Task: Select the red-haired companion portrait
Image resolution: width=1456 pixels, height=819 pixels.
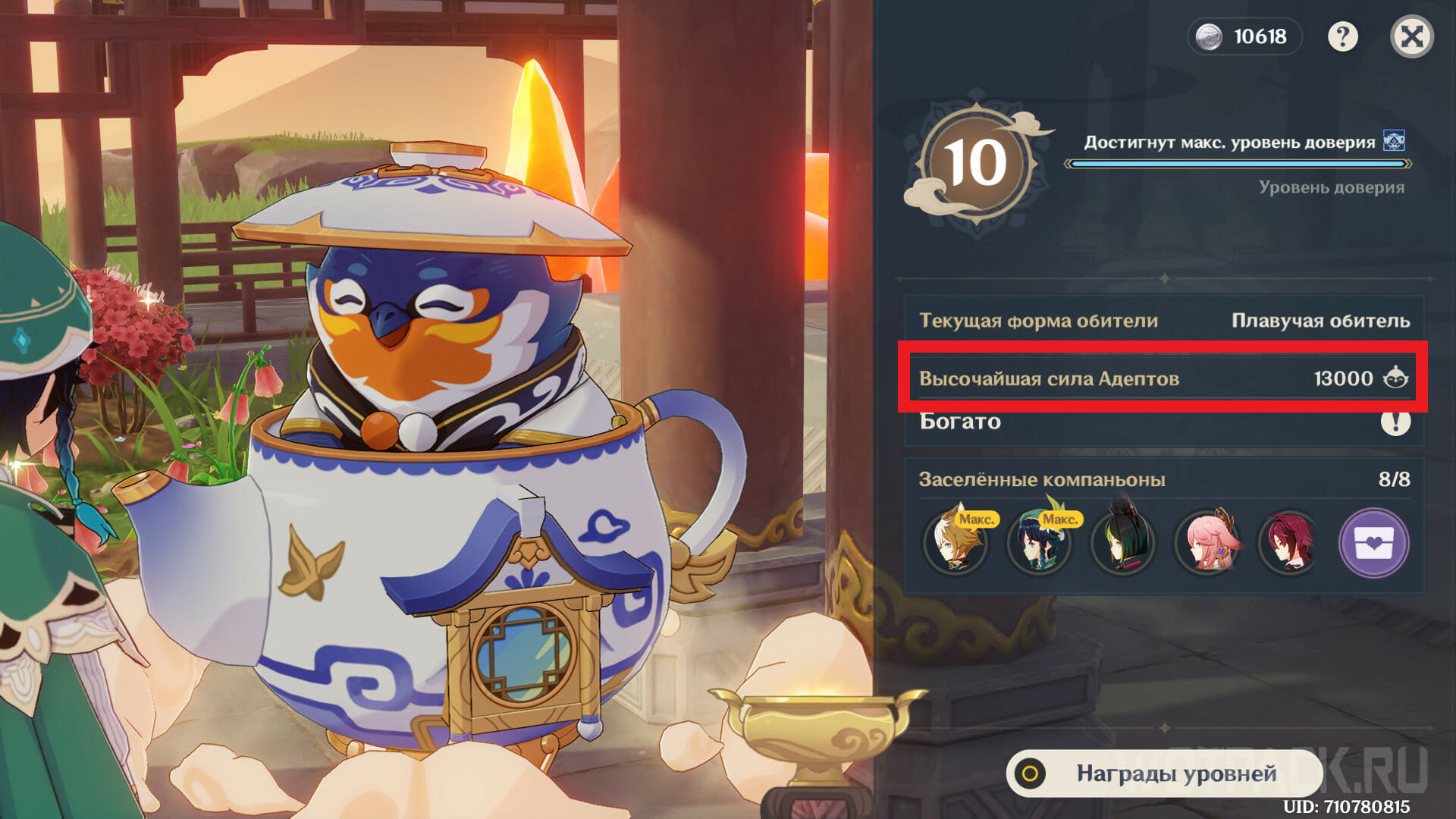Action: (1289, 543)
